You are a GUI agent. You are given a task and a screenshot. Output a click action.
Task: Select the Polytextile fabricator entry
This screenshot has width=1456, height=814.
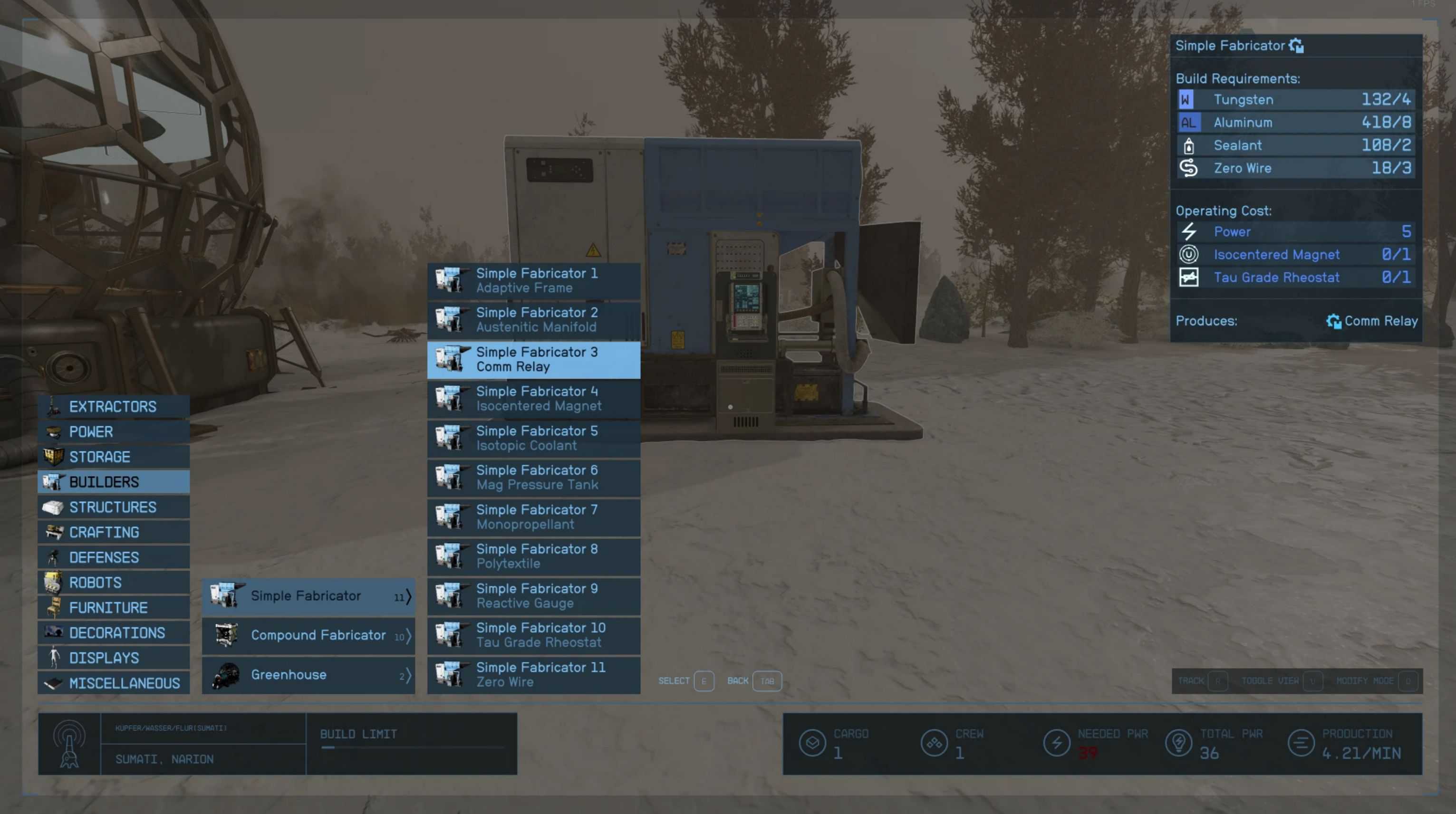(x=533, y=556)
